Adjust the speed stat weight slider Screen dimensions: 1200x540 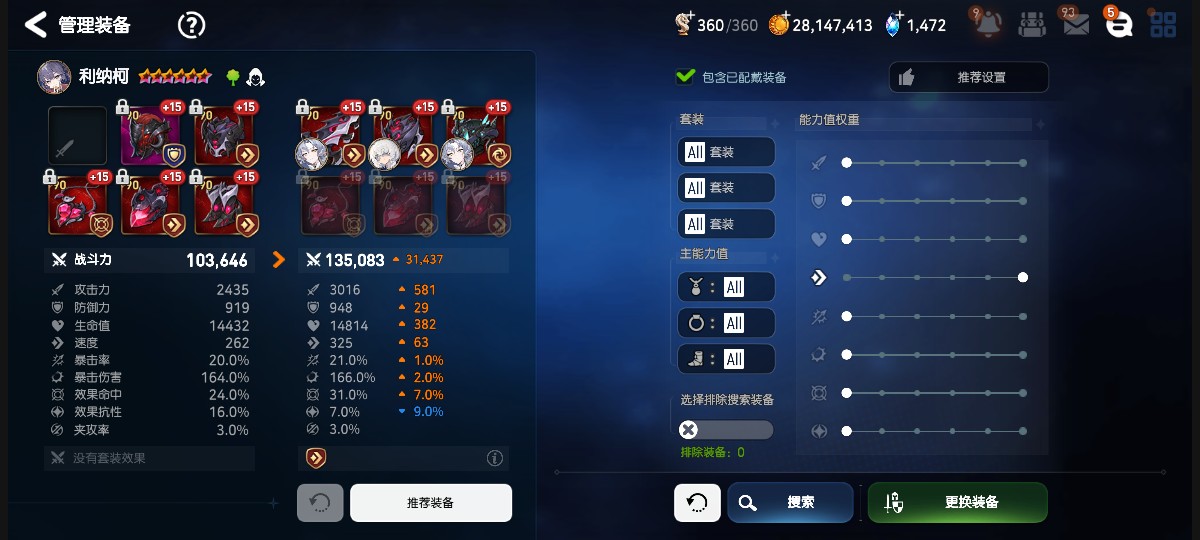pyautogui.click(x=1022, y=277)
